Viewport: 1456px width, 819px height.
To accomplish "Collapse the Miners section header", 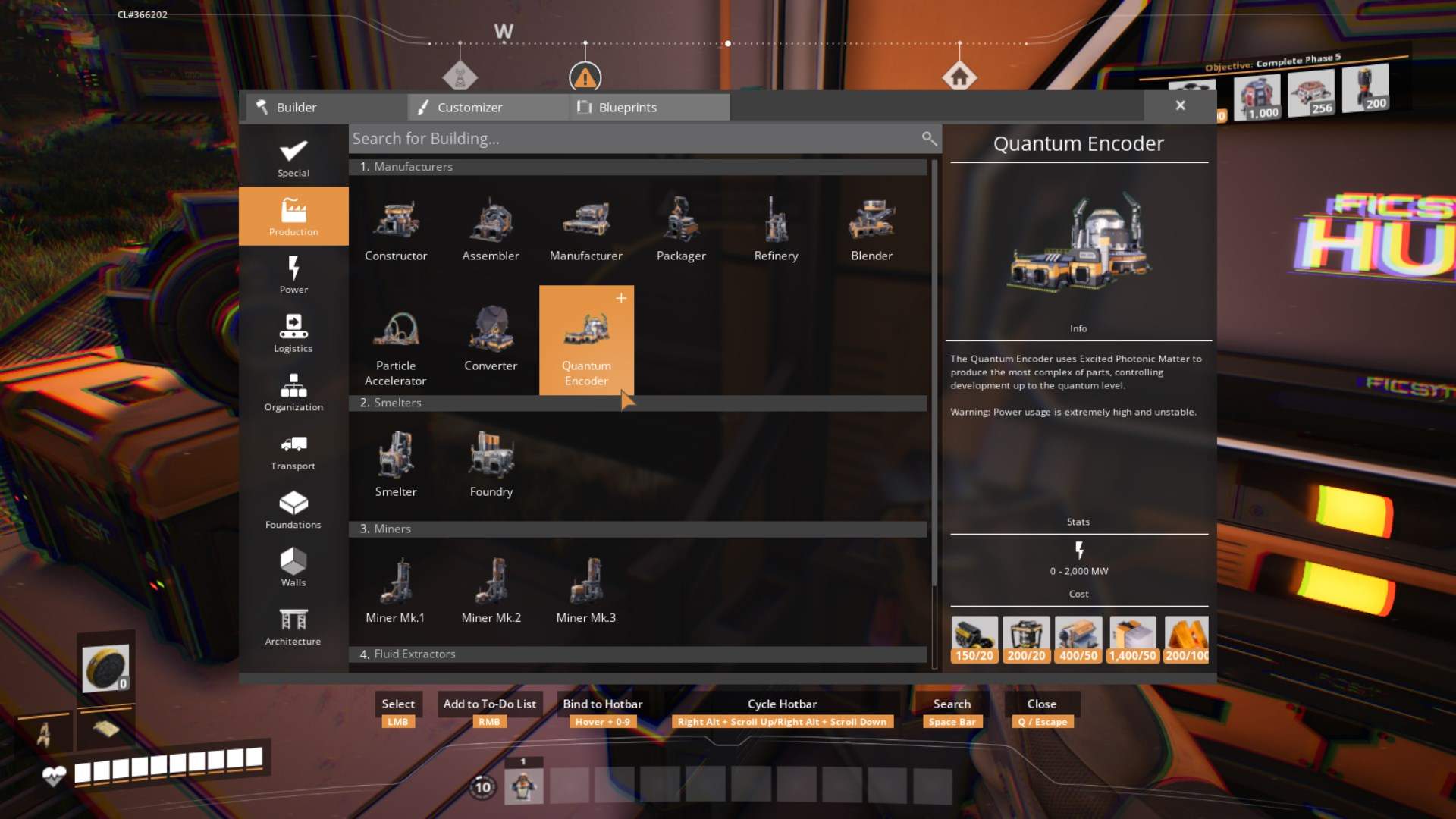I will point(637,529).
